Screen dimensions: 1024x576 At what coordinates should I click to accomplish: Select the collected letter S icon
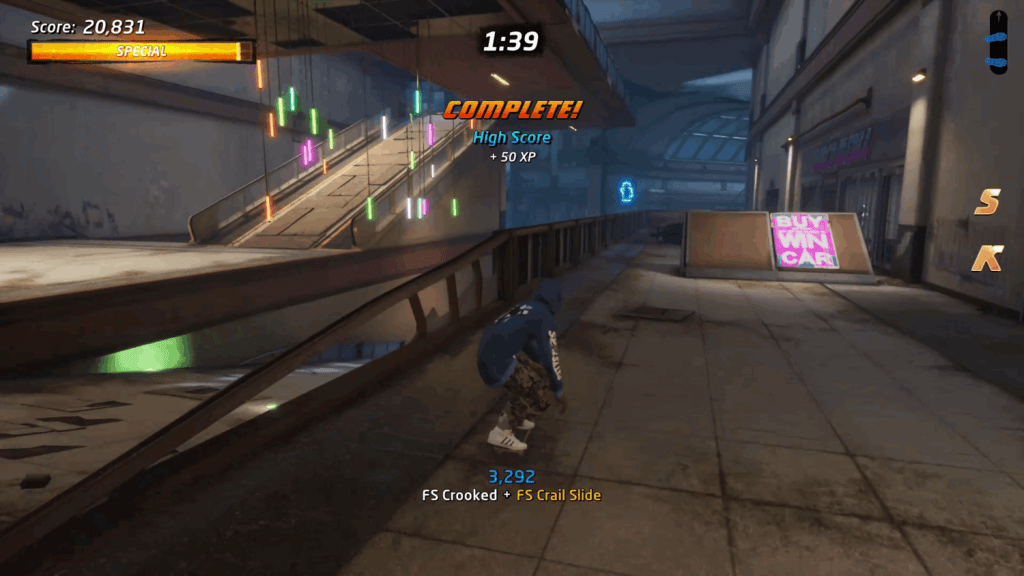[987, 202]
